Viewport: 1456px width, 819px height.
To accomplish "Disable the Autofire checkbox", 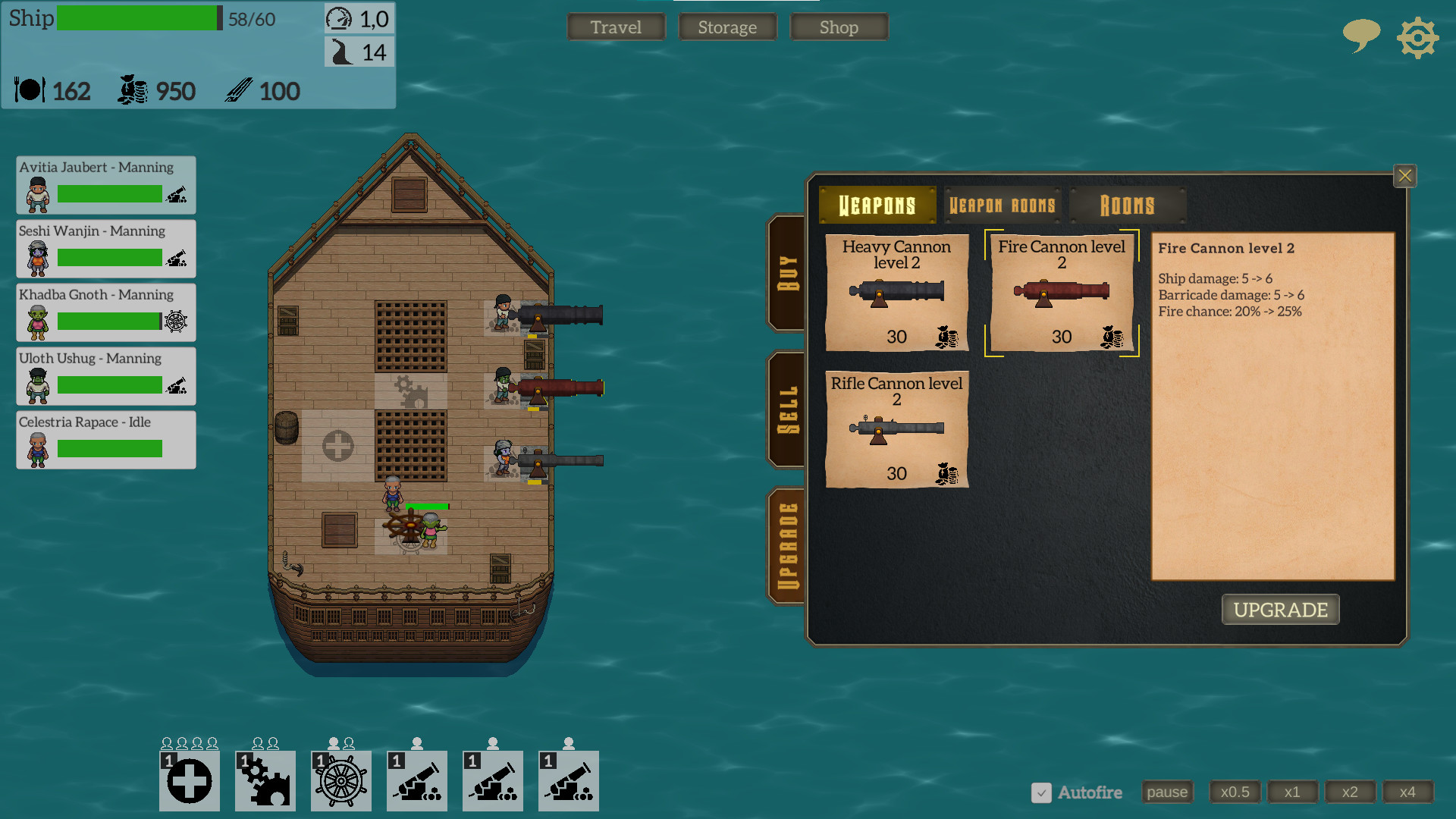I will pos(1041,793).
